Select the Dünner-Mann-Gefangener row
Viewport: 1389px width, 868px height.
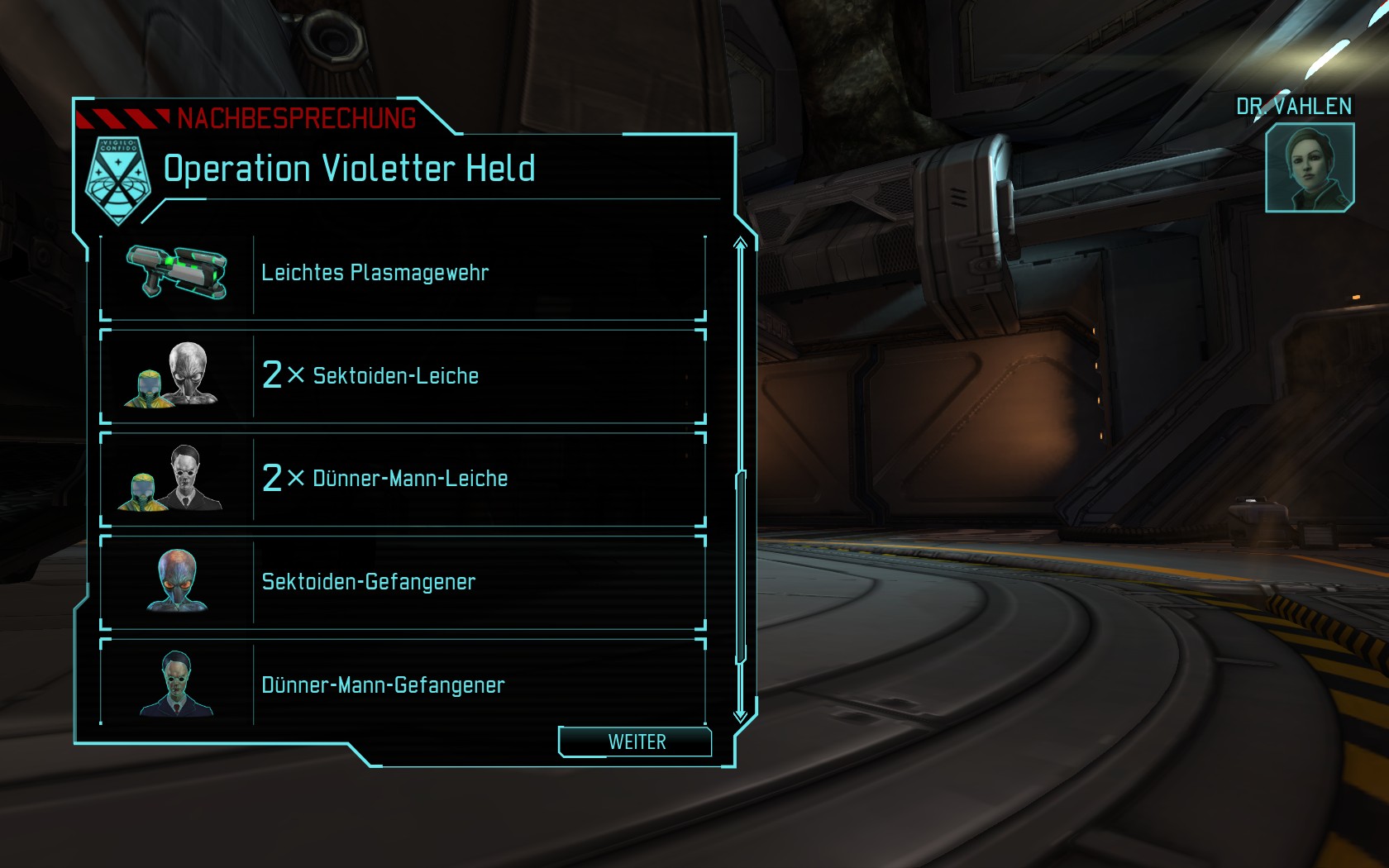pos(403,684)
